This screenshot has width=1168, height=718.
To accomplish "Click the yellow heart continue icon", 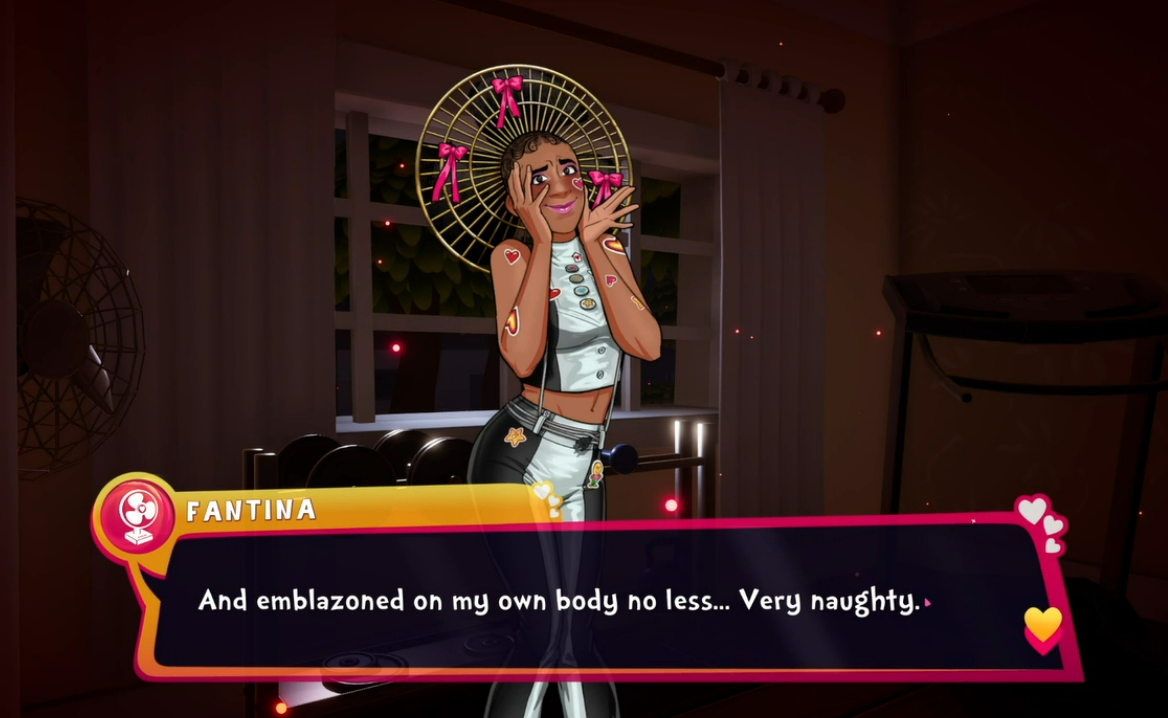I will (1042, 626).
